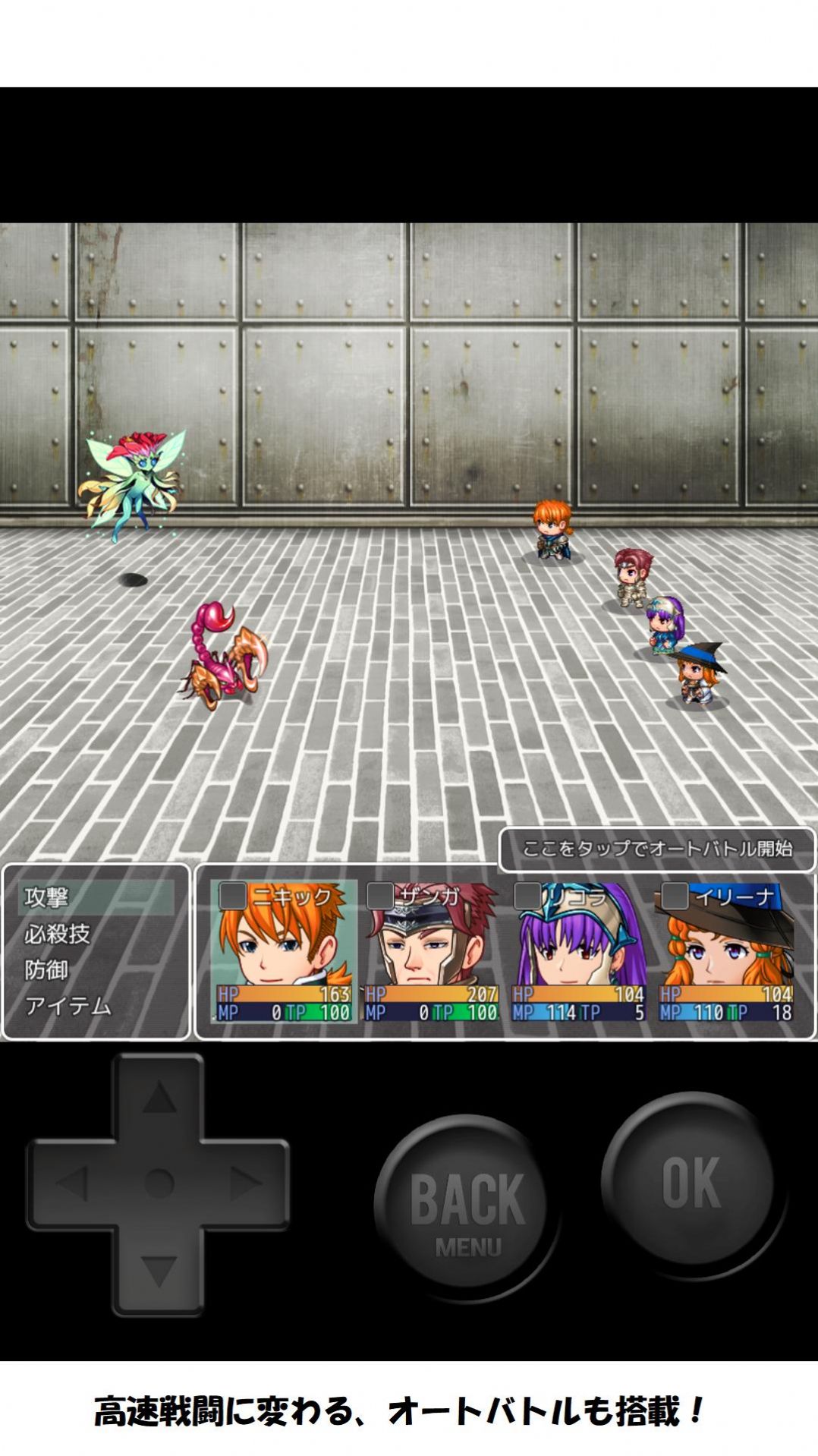Choose the 必殺技 special skill command

[x=58, y=934]
